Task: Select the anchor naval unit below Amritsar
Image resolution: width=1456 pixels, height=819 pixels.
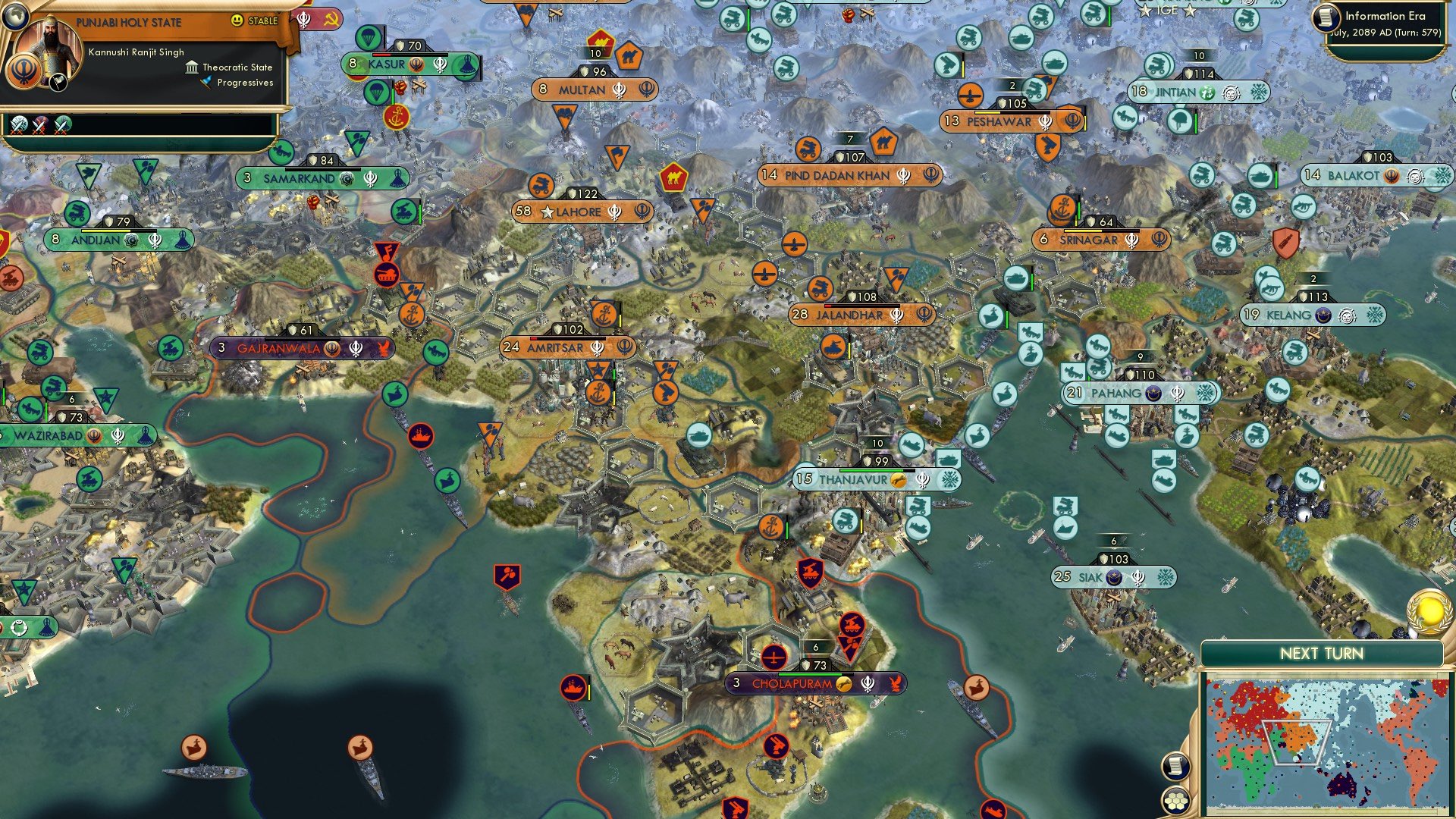Action: coord(598,391)
